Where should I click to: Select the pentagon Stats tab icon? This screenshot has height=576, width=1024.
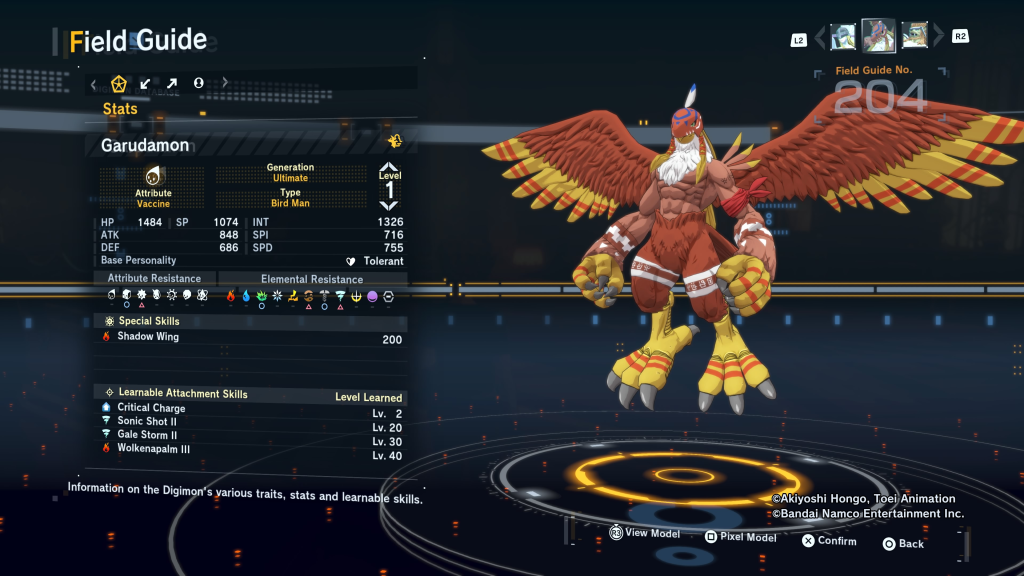[x=118, y=83]
